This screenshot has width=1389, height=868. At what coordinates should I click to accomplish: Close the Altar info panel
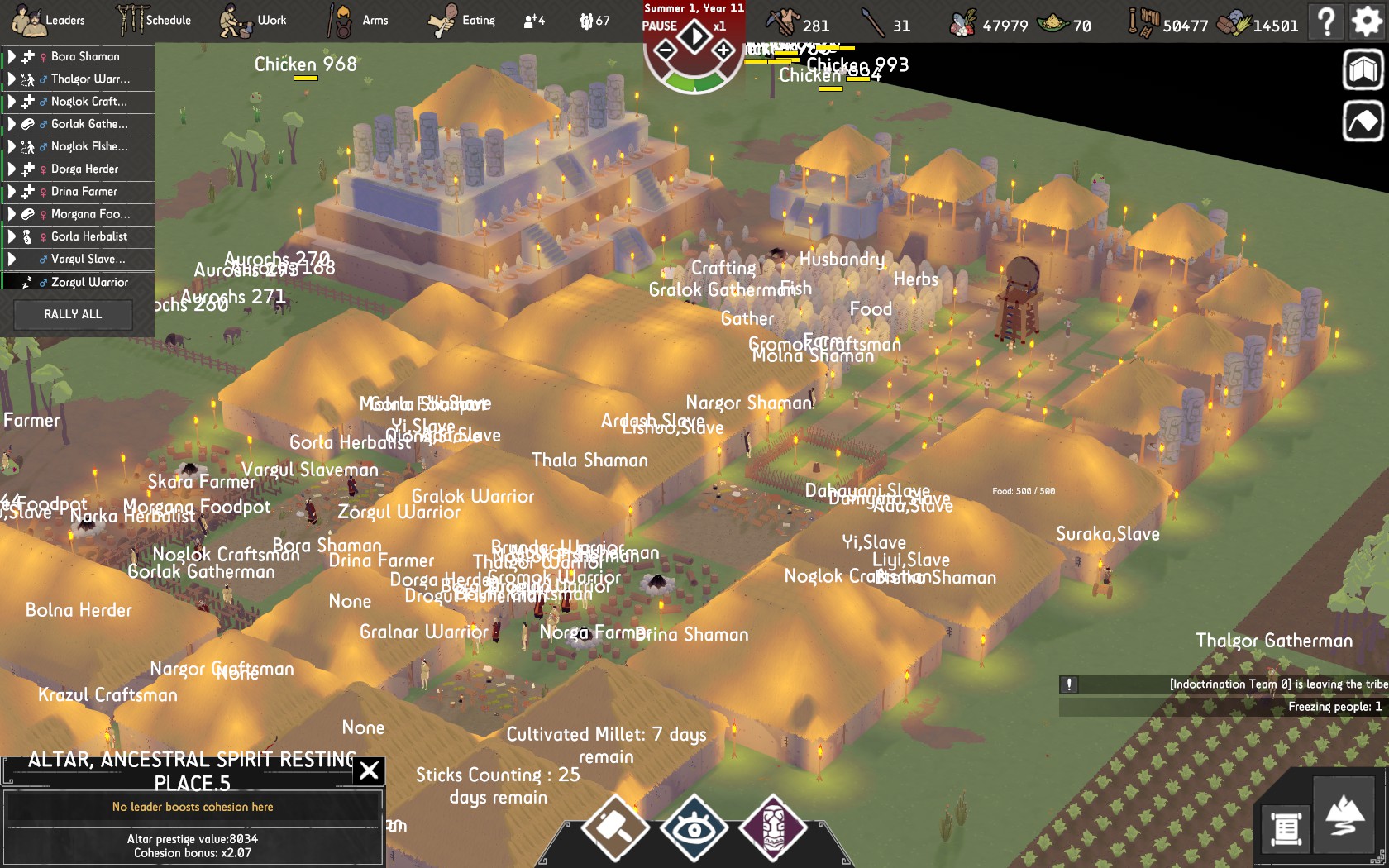tap(369, 770)
